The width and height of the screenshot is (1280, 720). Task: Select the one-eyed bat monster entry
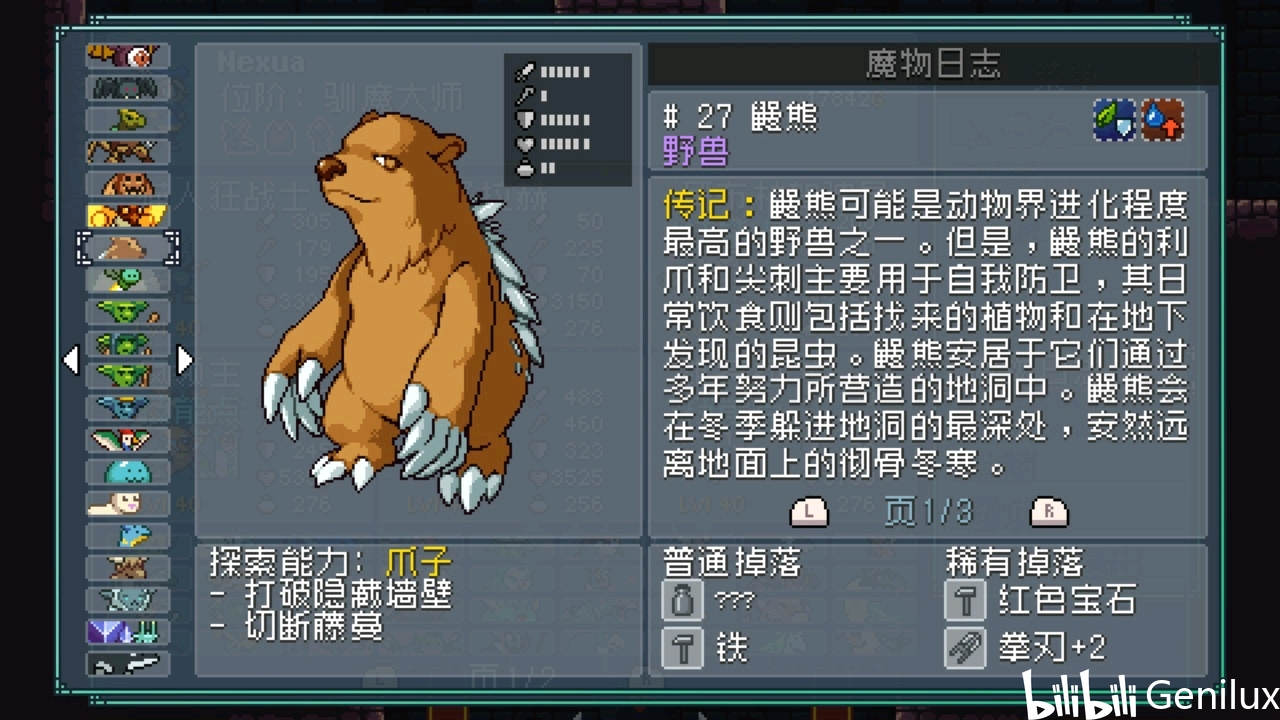(128, 57)
